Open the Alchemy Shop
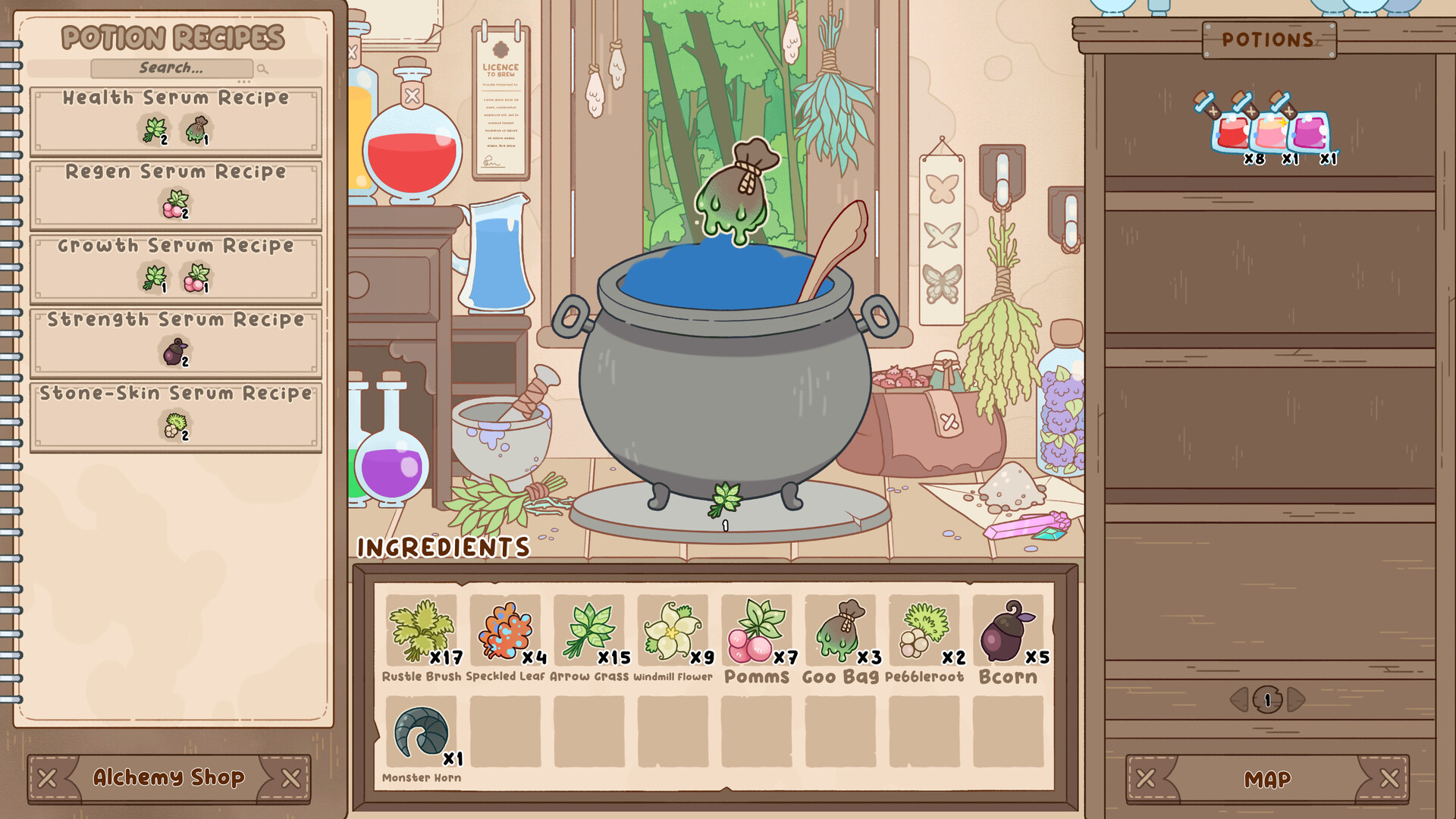 [x=170, y=777]
